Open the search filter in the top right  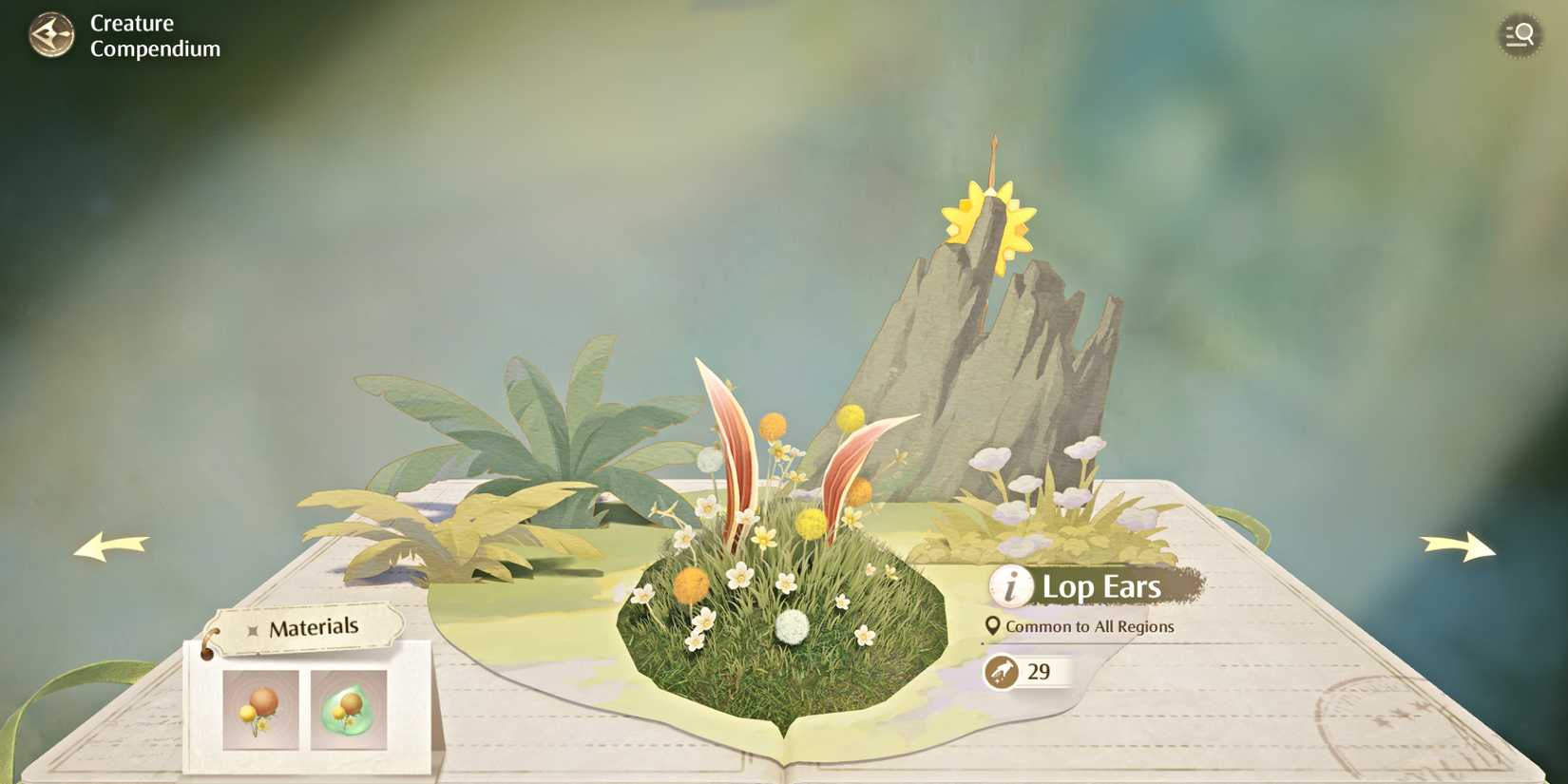(x=1519, y=35)
